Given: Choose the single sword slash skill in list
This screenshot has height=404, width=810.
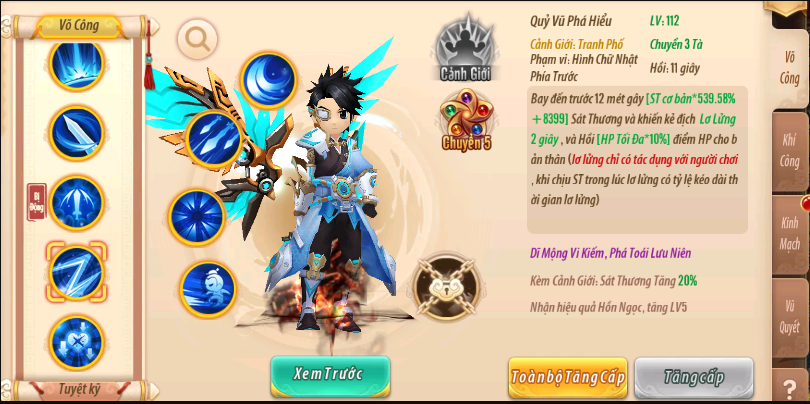Looking at the screenshot, I should 76,132.
